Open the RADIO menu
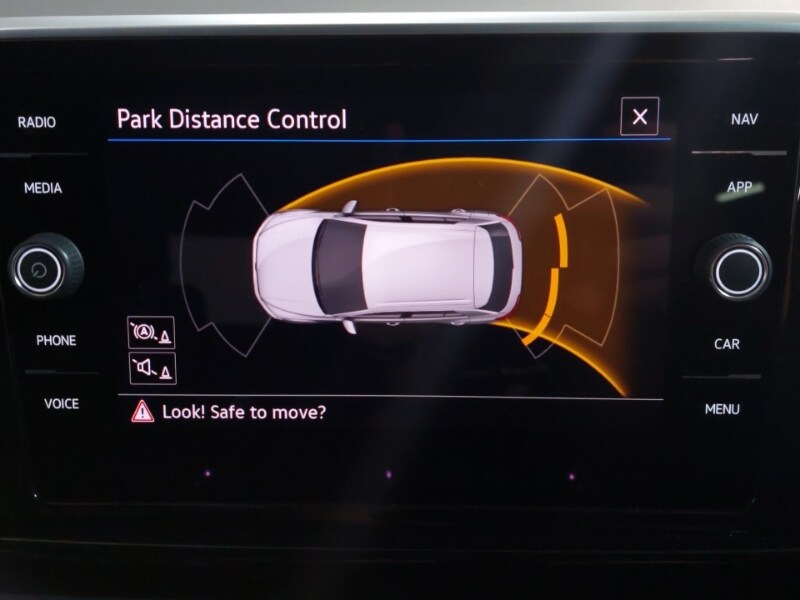Screen dimensions: 800x600 [37, 122]
